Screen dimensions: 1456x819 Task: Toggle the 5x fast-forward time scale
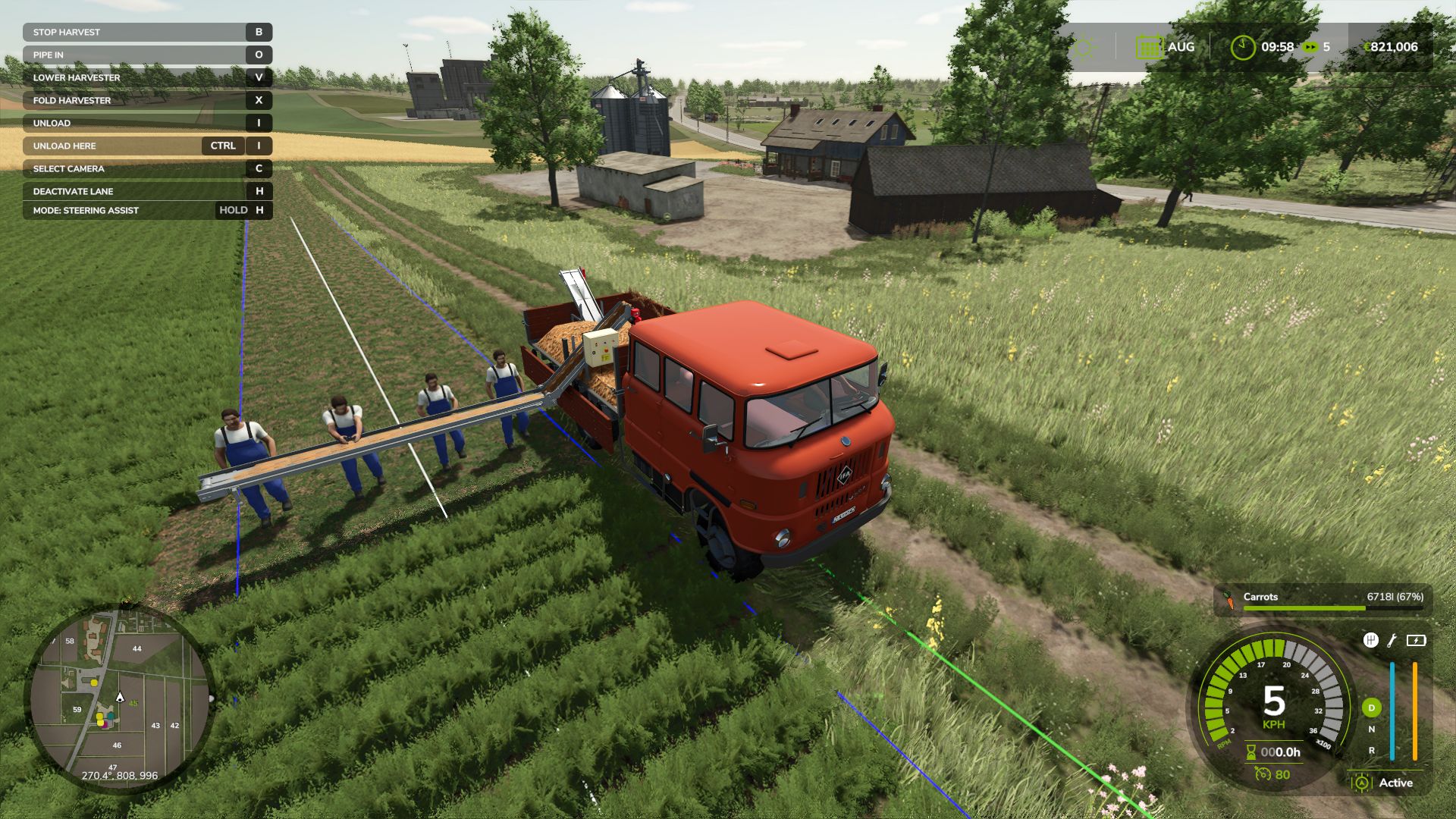pyautogui.click(x=1310, y=47)
